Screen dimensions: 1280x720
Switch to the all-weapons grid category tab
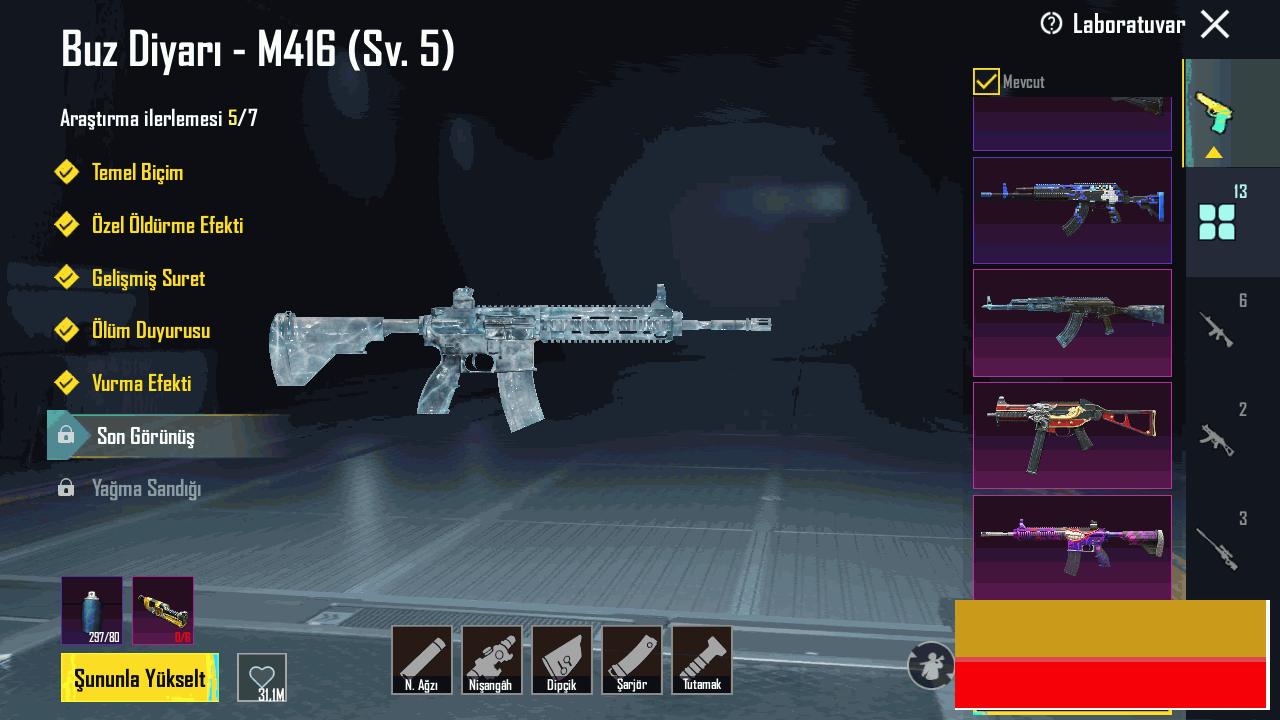[x=1217, y=221]
